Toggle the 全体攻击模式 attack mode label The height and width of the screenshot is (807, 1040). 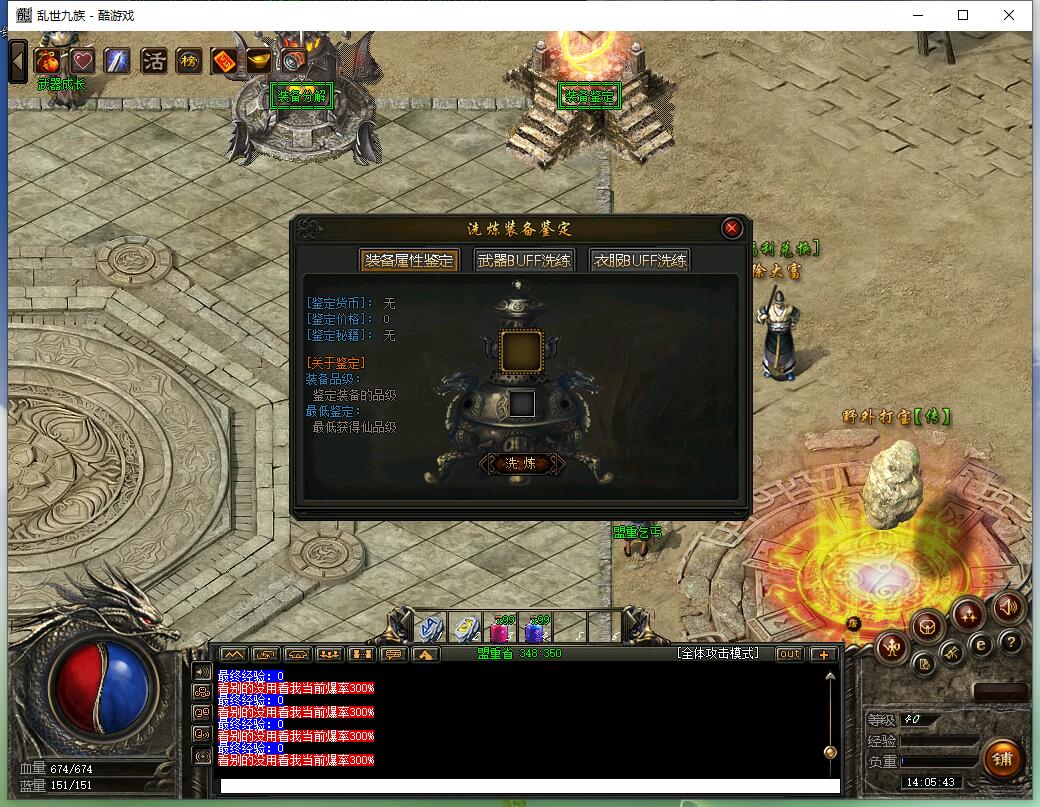click(717, 654)
